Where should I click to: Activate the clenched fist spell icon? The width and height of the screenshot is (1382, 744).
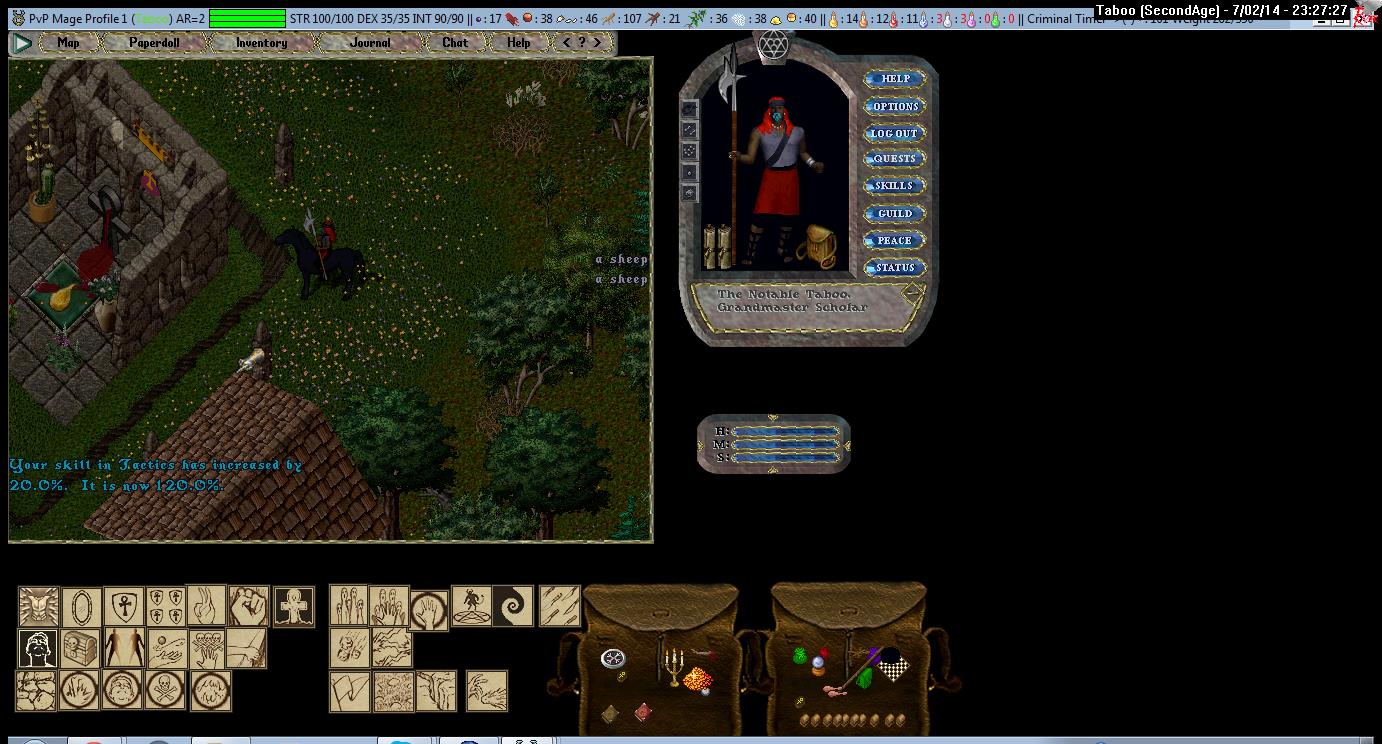click(249, 607)
